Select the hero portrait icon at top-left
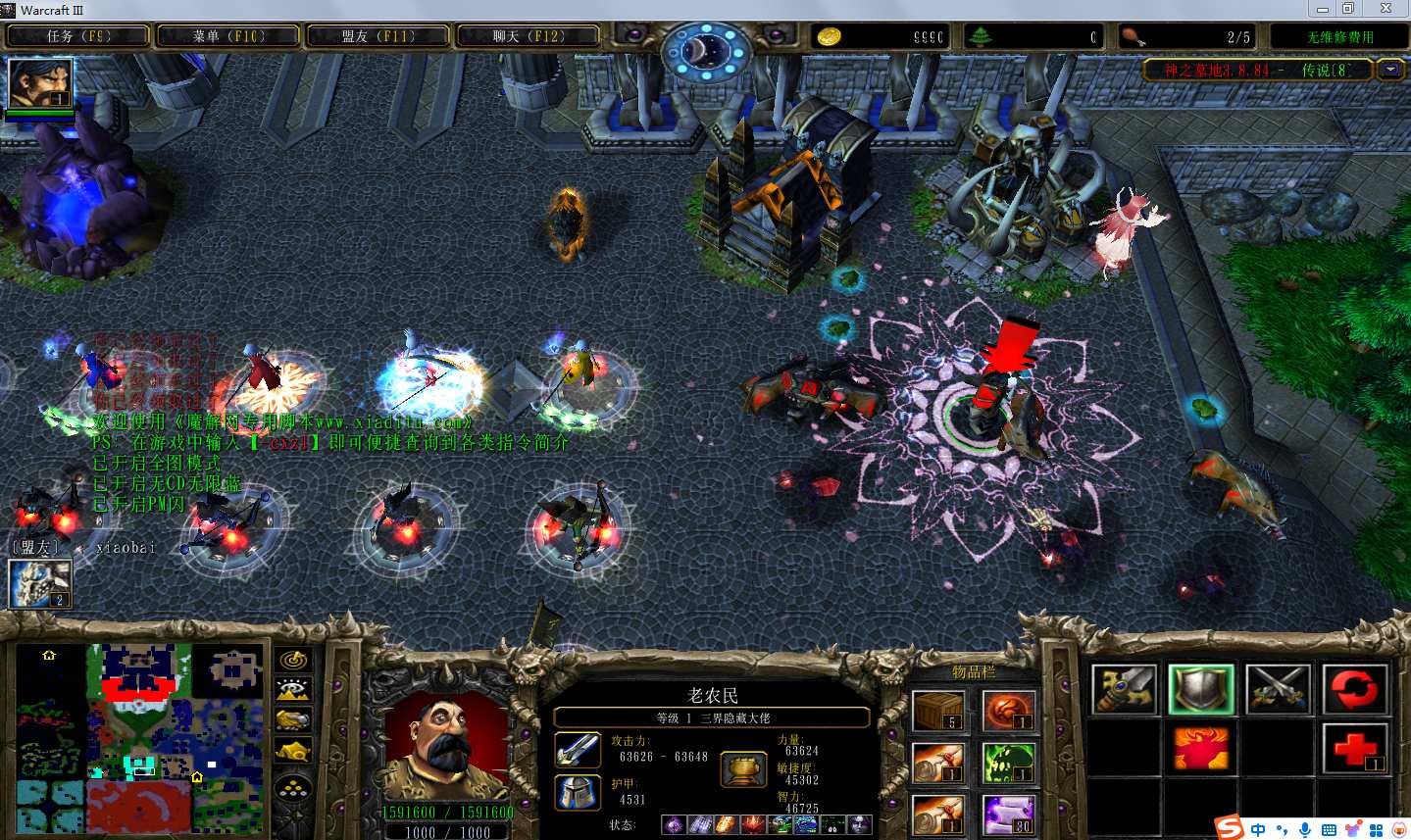Viewport: 1411px width, 840px height. pos(40,84)
